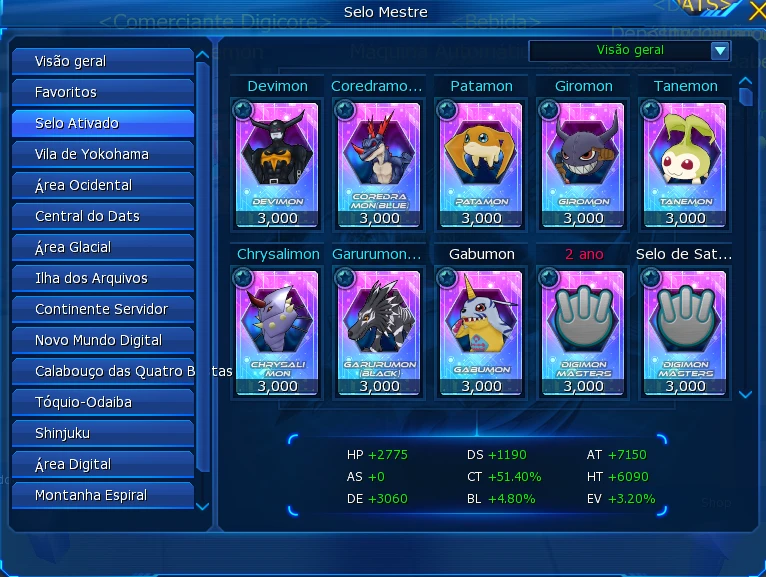Select Ilha dos Arquivos category

pos(102,278)
